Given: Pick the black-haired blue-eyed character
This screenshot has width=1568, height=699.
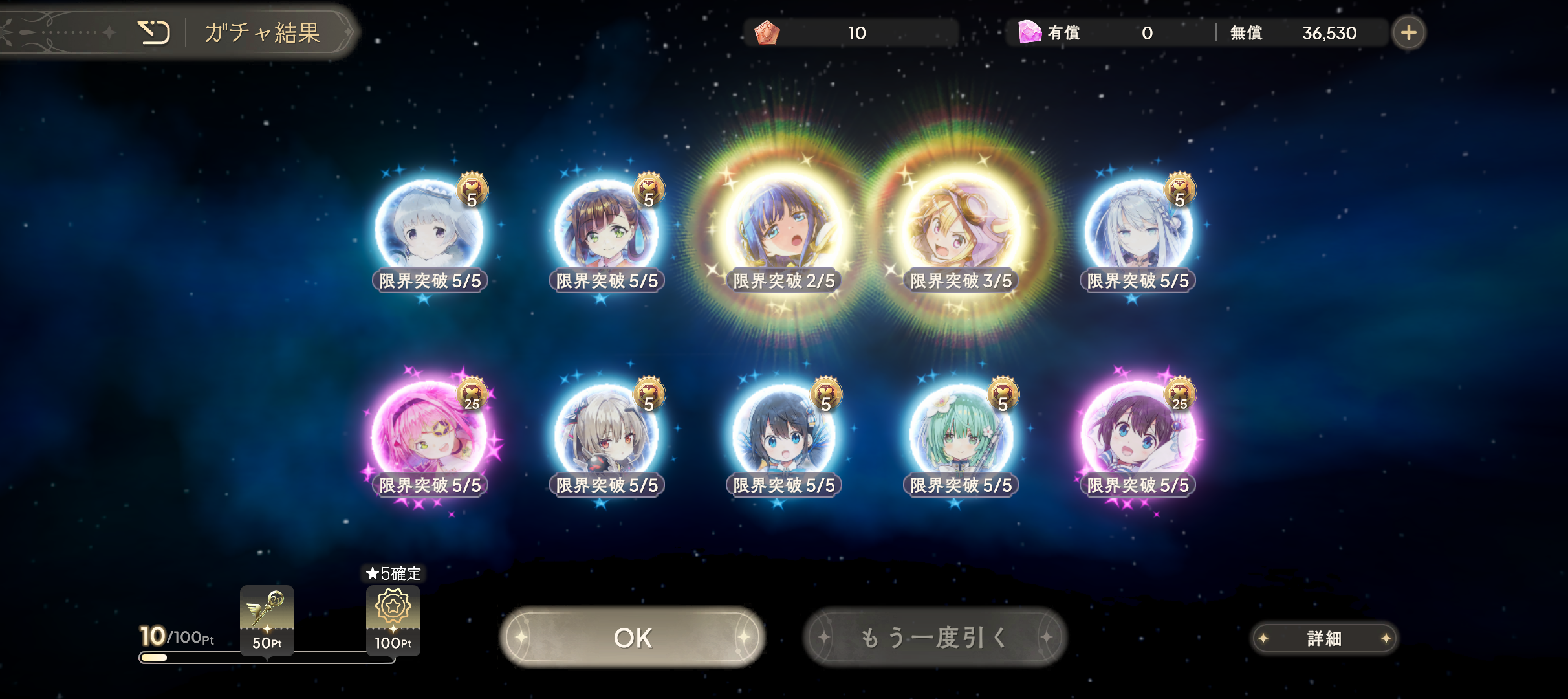Looking at the screenshot, I should (x=783, y=435).
